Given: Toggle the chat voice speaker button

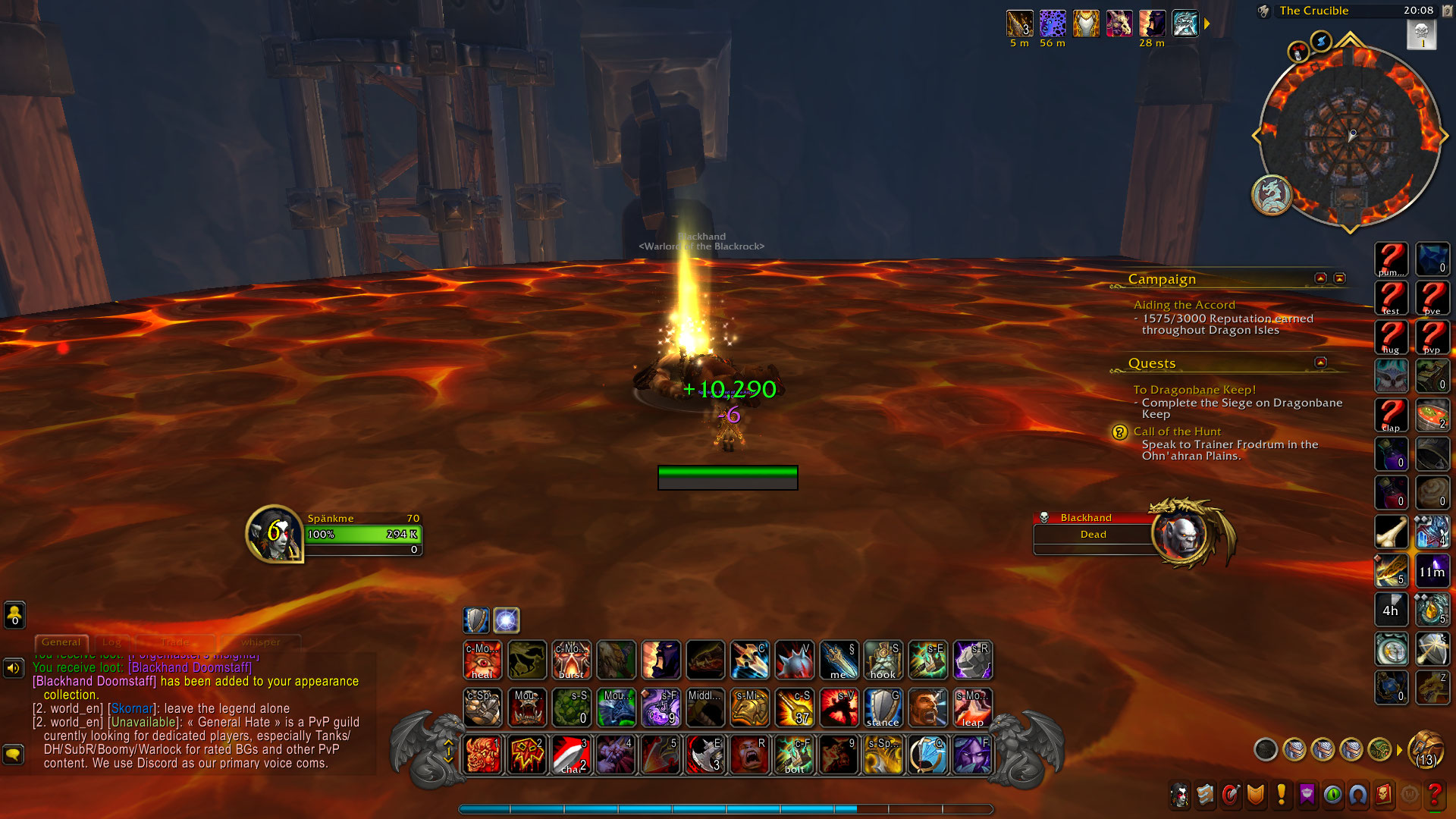Looking at the screenshot, I should (13, 668).
